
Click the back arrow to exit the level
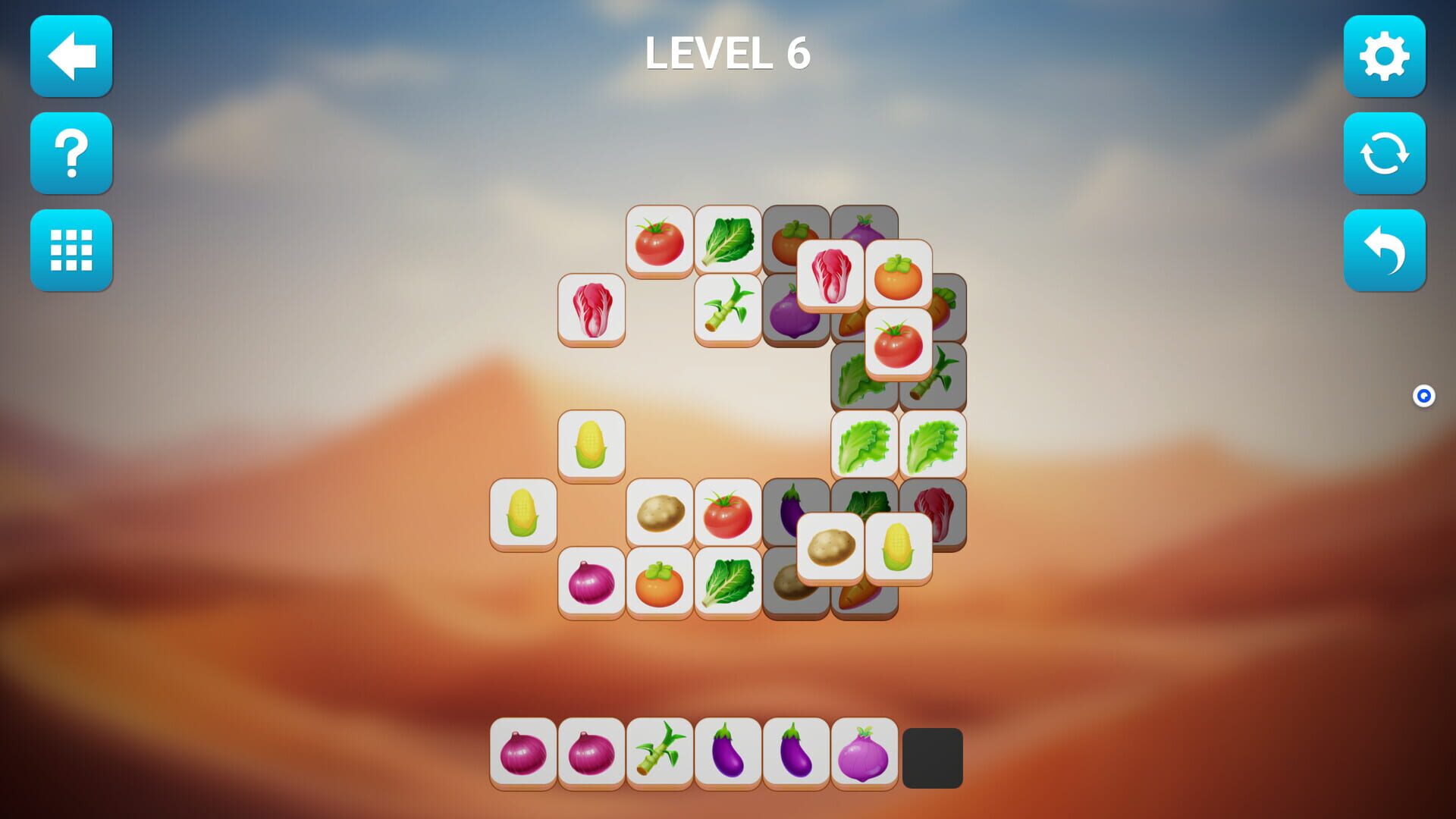click(71, 57)
